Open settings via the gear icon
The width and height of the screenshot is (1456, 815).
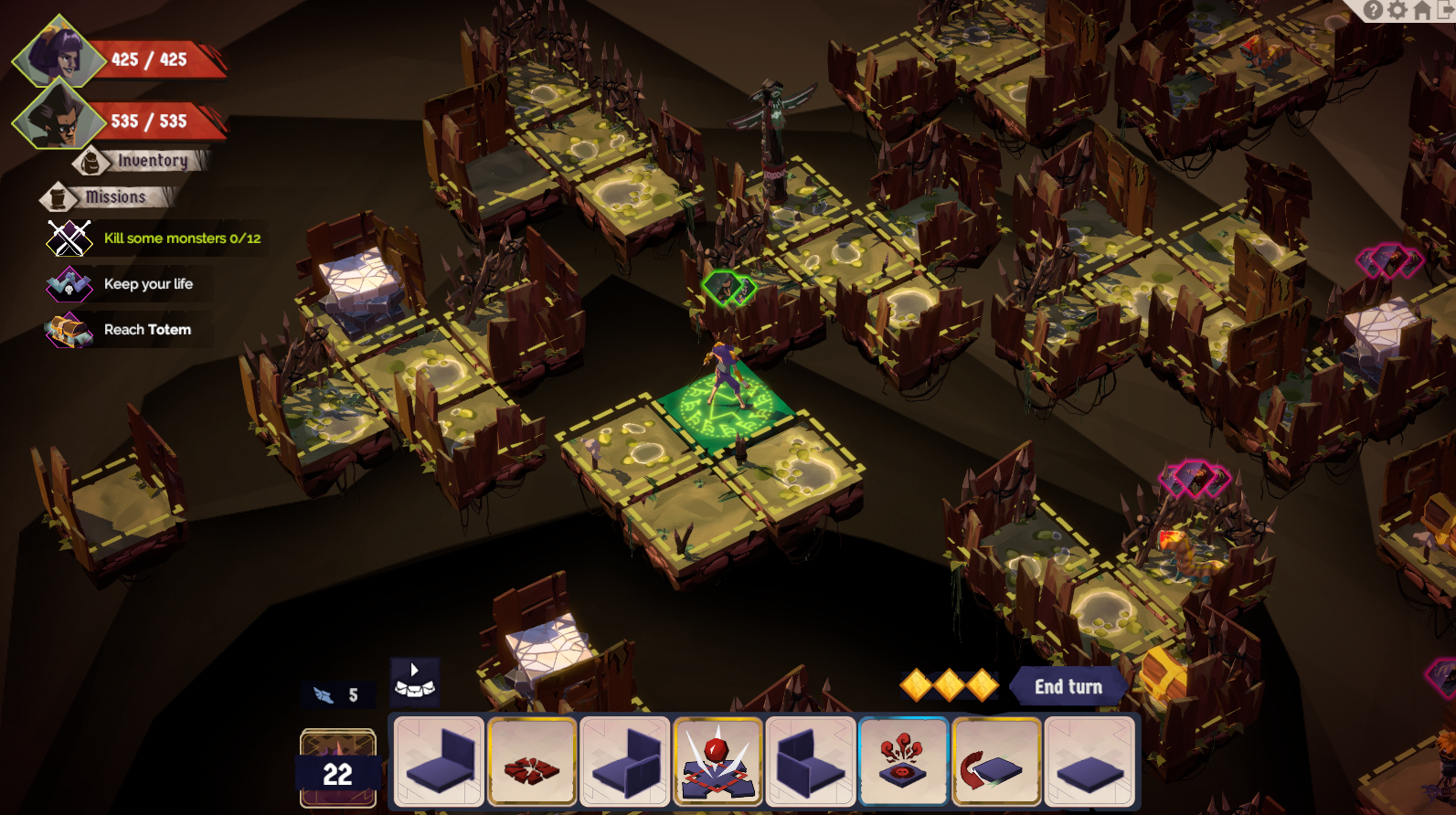[x=1398, y=10]
